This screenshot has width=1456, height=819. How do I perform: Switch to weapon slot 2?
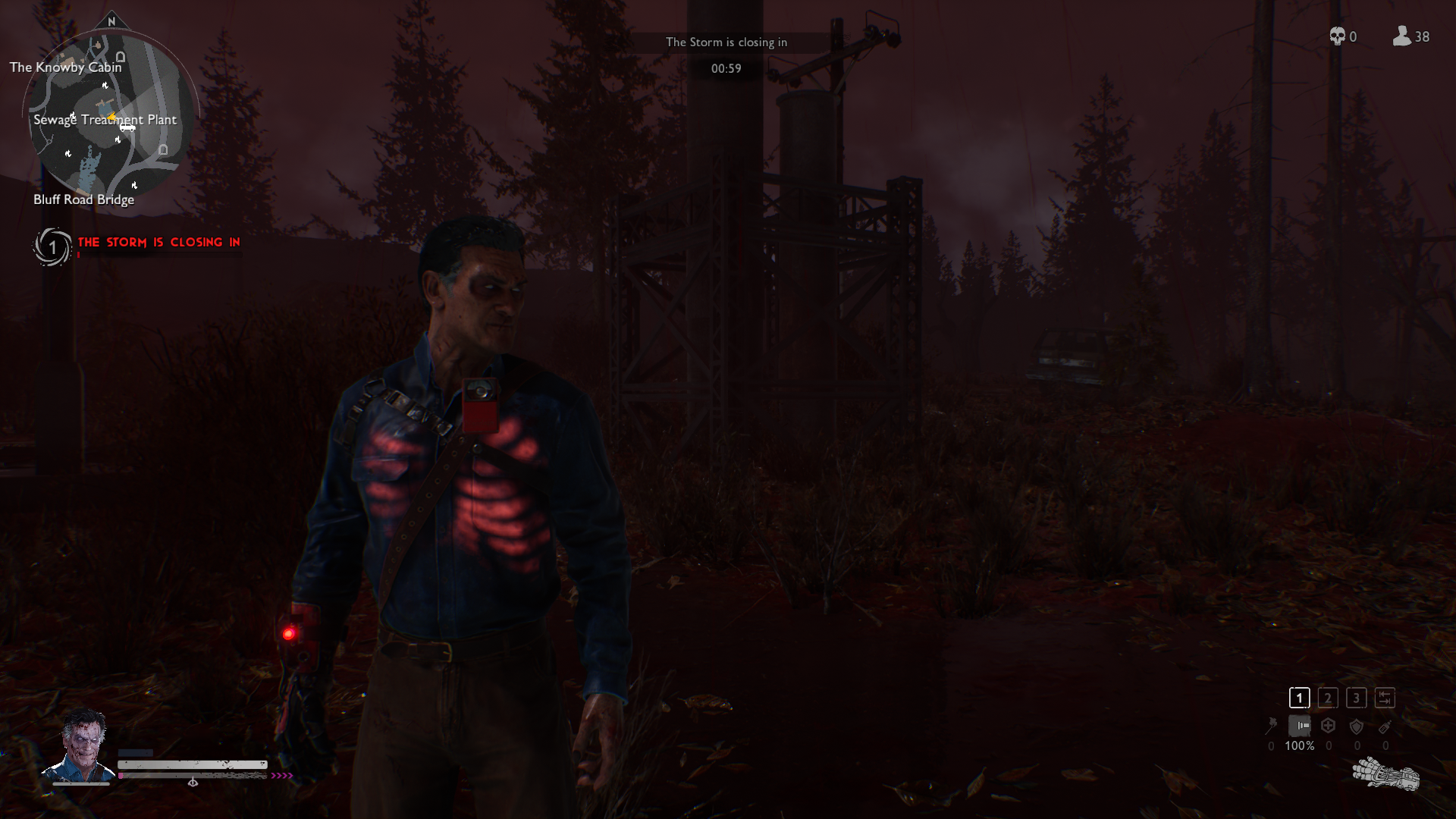coord(1328,698)
